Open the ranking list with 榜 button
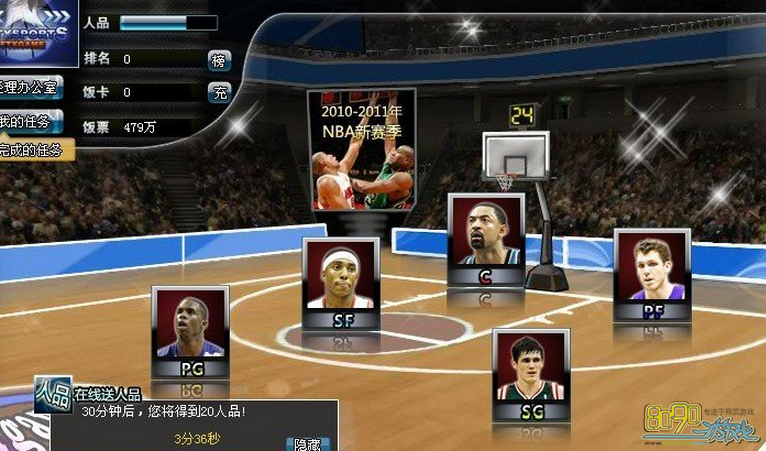The image size is (766, 451). pyautogui.click(x=219, y=60)
